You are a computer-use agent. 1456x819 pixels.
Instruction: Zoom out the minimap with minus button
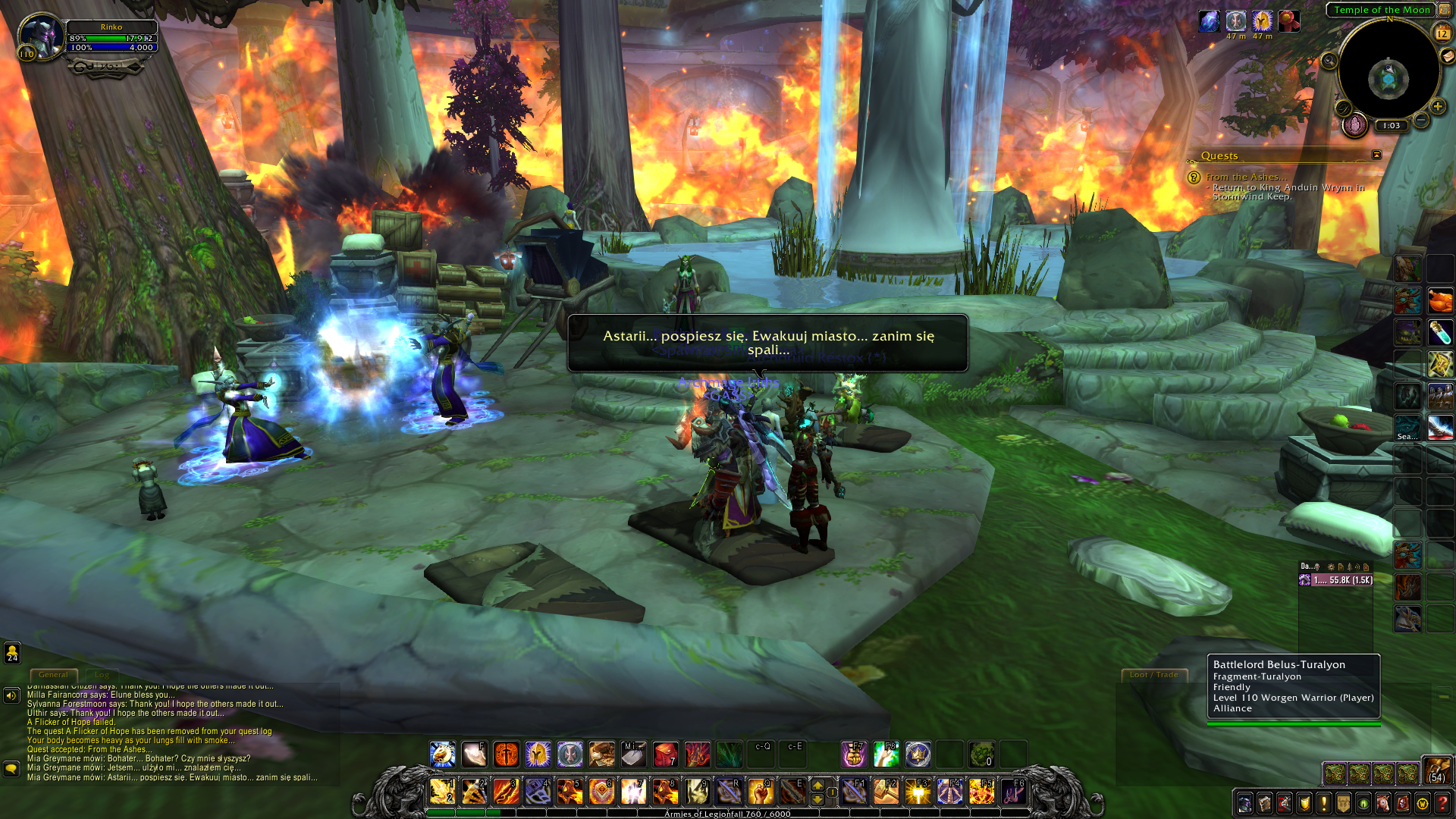(x=1421, y=121)
